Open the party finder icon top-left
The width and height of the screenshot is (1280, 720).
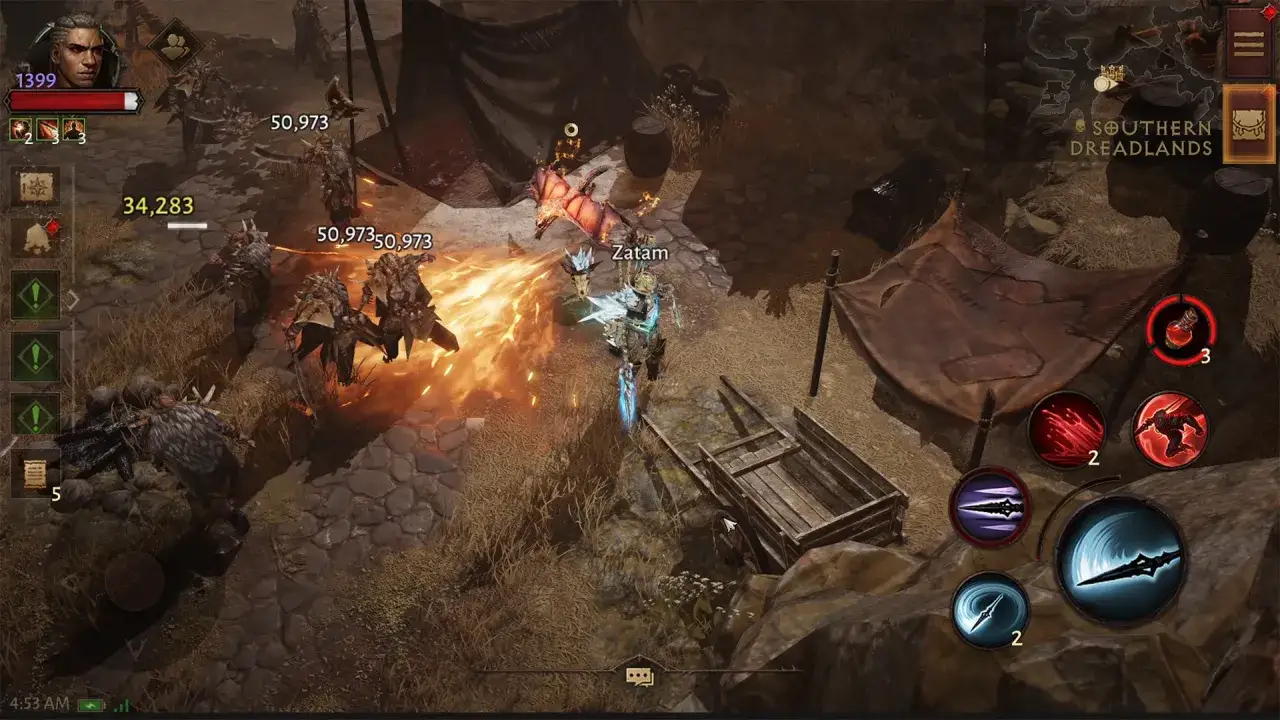point(174,49)
